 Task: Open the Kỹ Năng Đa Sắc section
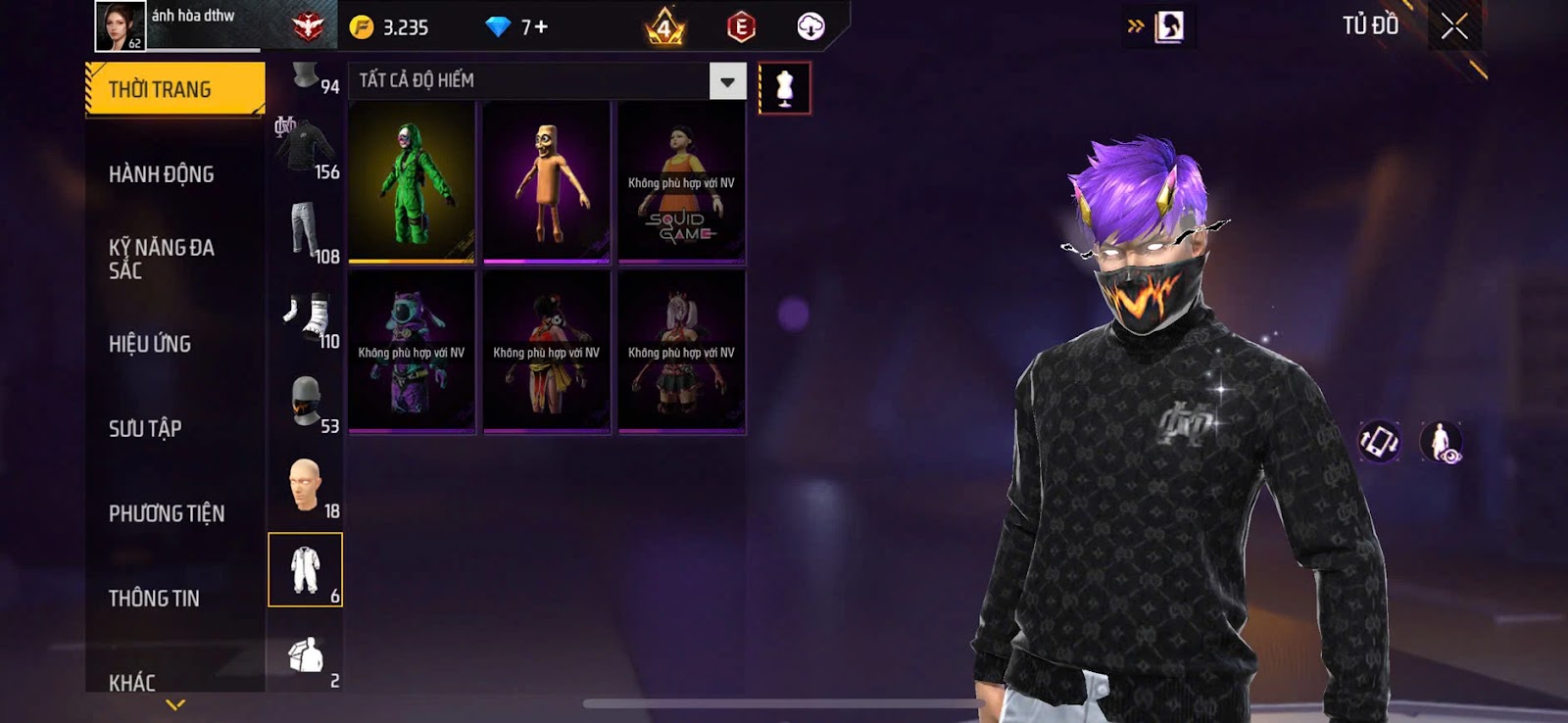coord(162,259)
